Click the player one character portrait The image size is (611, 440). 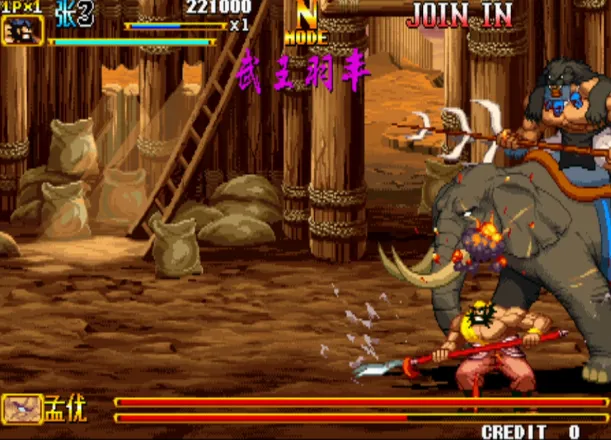(22, 31)
